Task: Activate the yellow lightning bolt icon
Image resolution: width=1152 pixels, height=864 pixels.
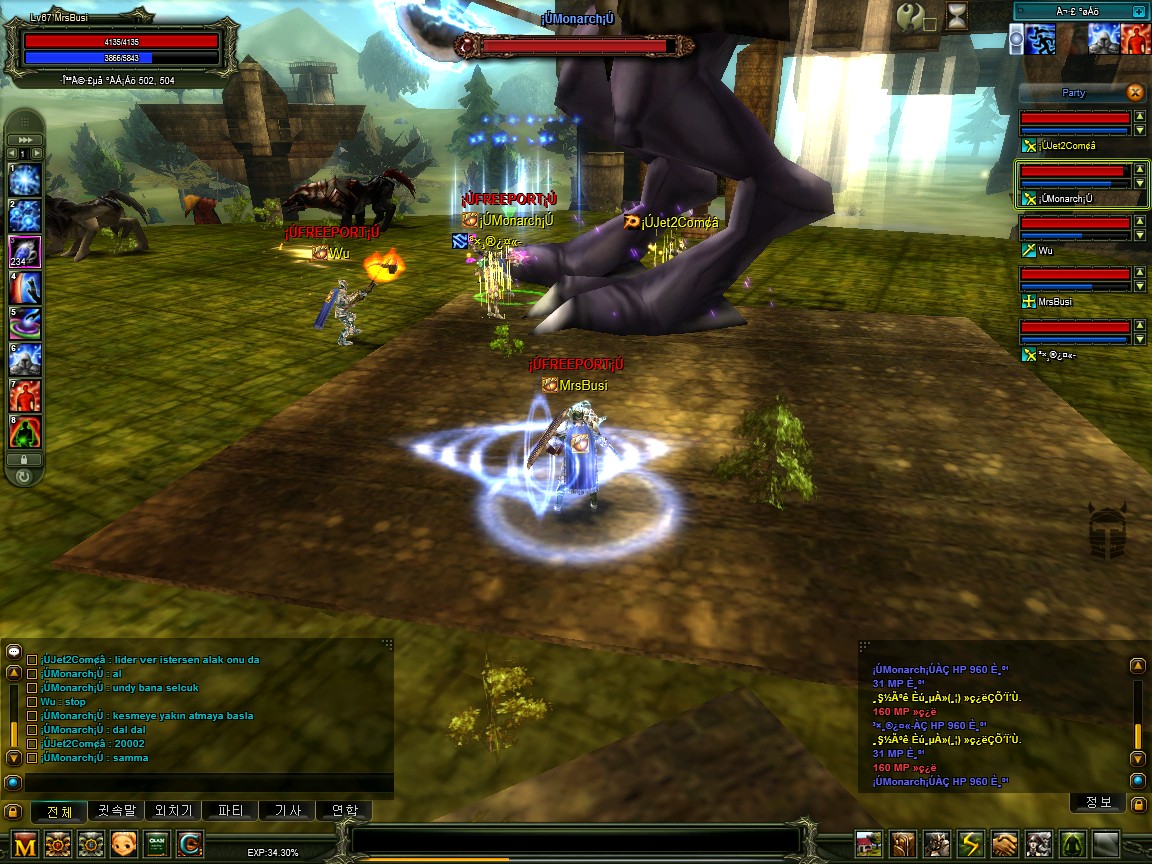Action: (x=971, y=844)
